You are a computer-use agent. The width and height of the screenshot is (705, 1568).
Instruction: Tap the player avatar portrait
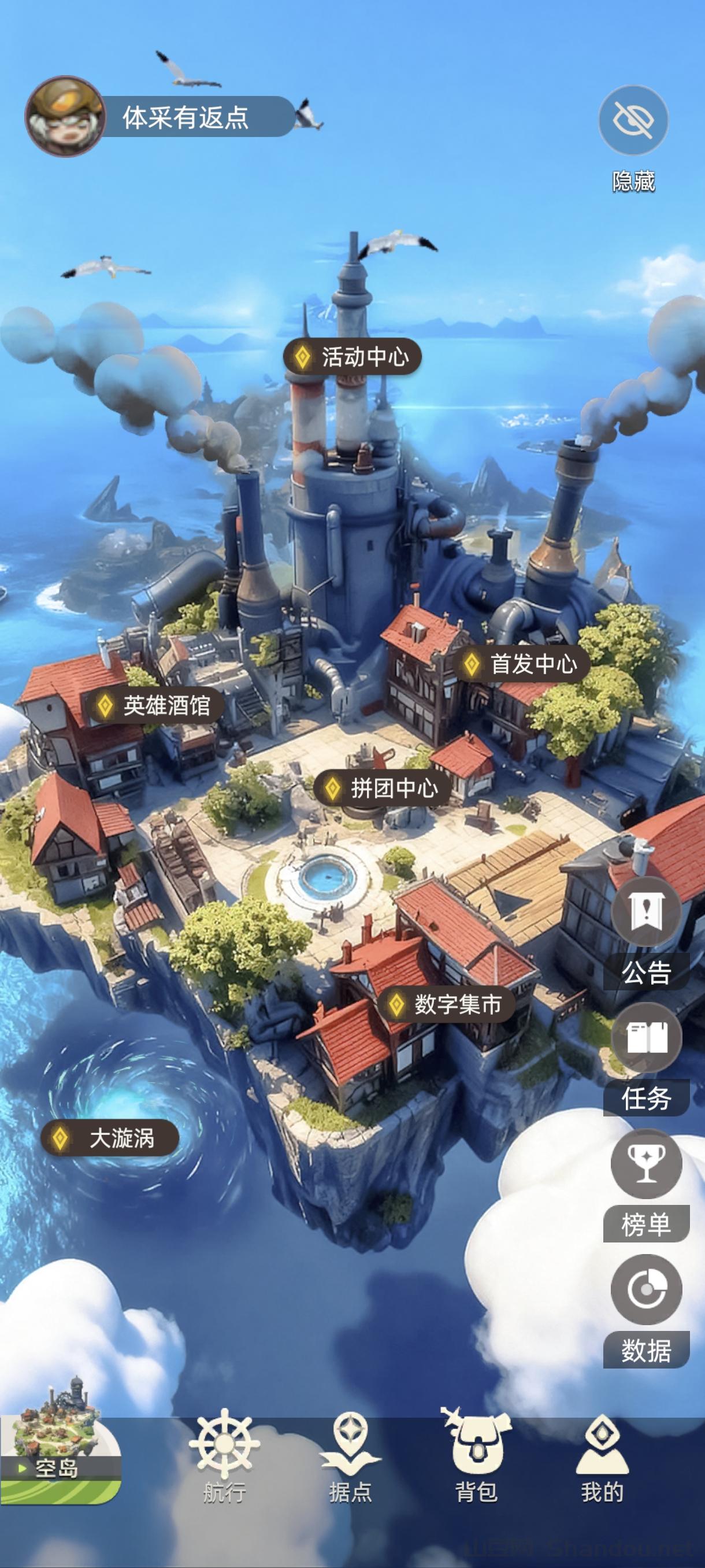(x=65, y=116)
